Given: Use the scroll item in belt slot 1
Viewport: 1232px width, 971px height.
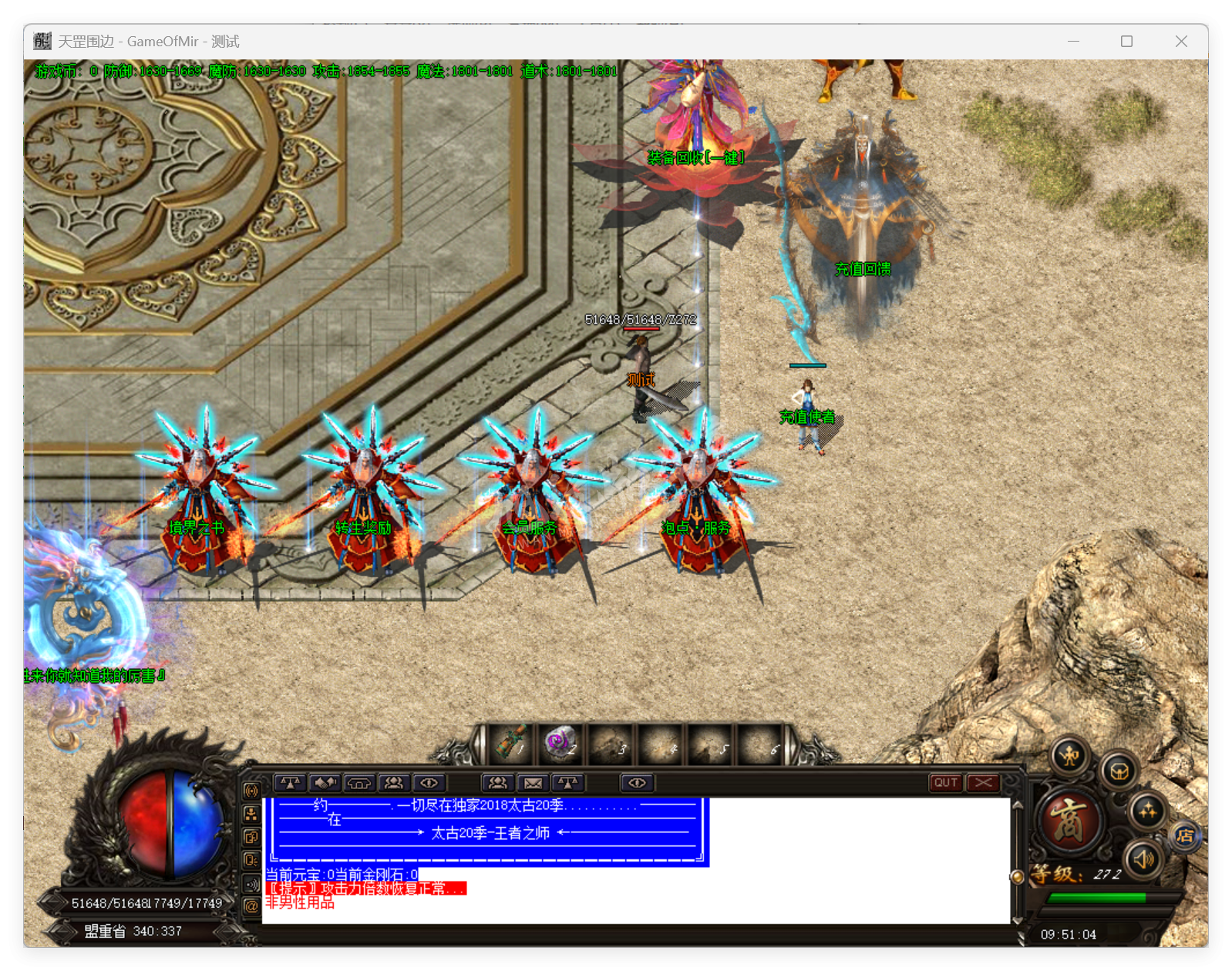Looking at the screenshot, I should [x=511, y=742].
